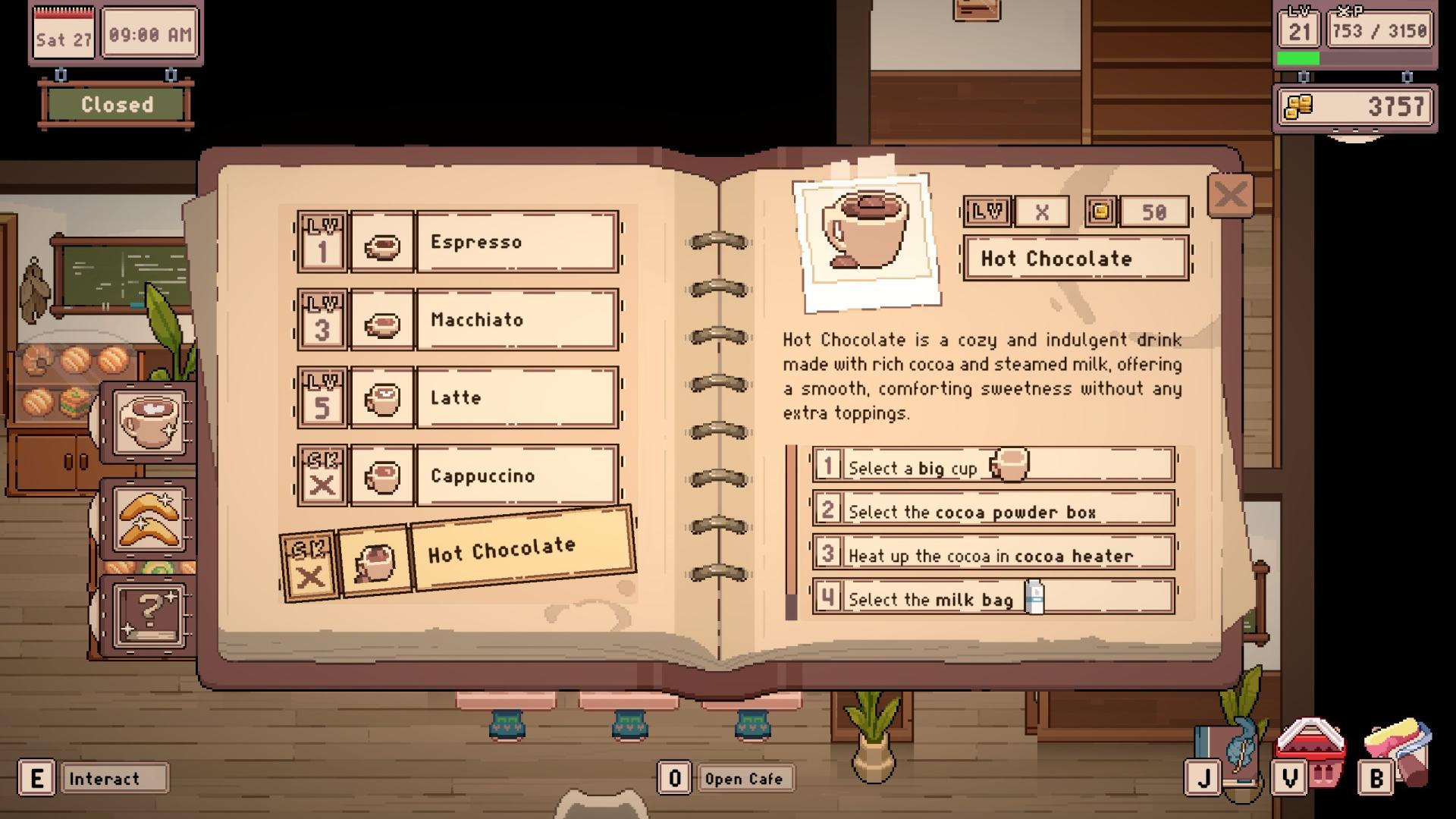Show the Cappuccino recipe
1456x819 pixels.
pos(516,476)
